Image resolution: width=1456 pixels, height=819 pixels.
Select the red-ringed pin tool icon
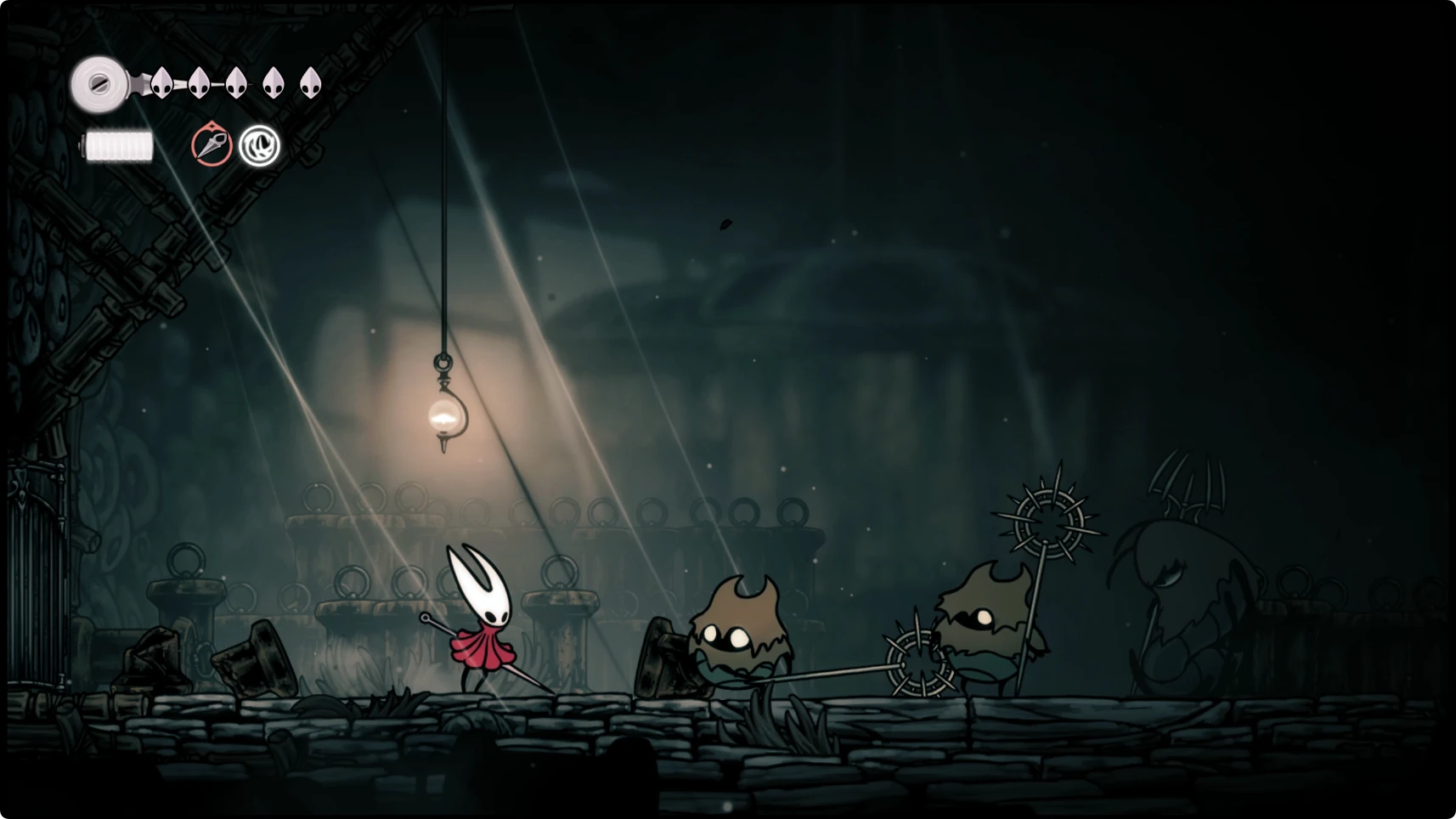pyautogui.click(x=212, y=144)
